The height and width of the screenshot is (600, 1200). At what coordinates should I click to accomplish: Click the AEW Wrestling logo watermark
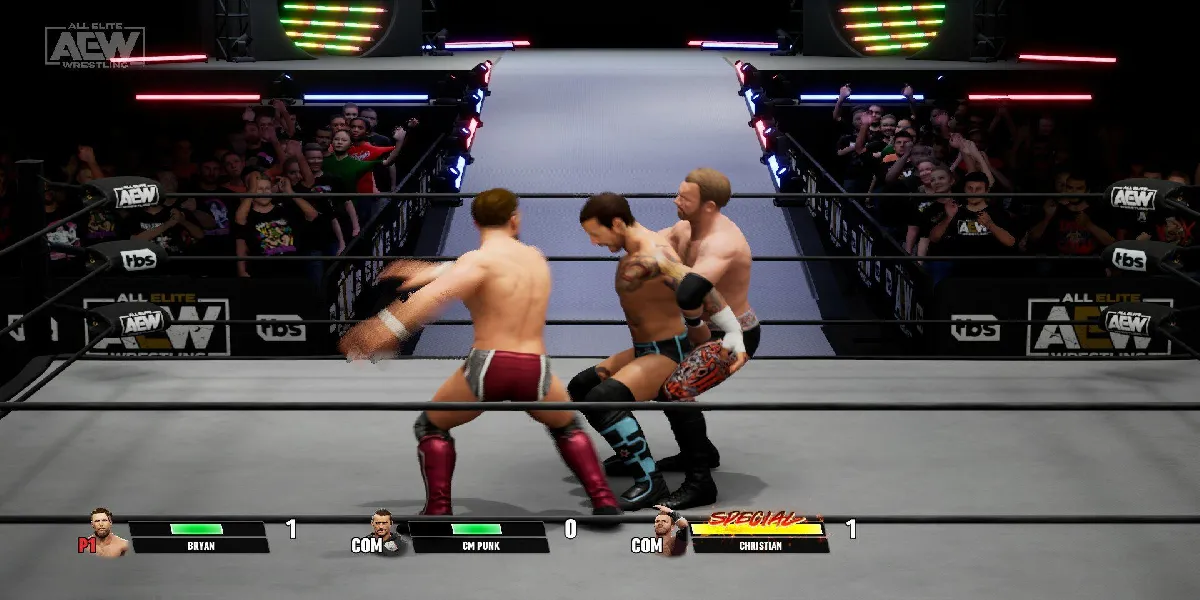pyautogui.click(x=94, y=45)
